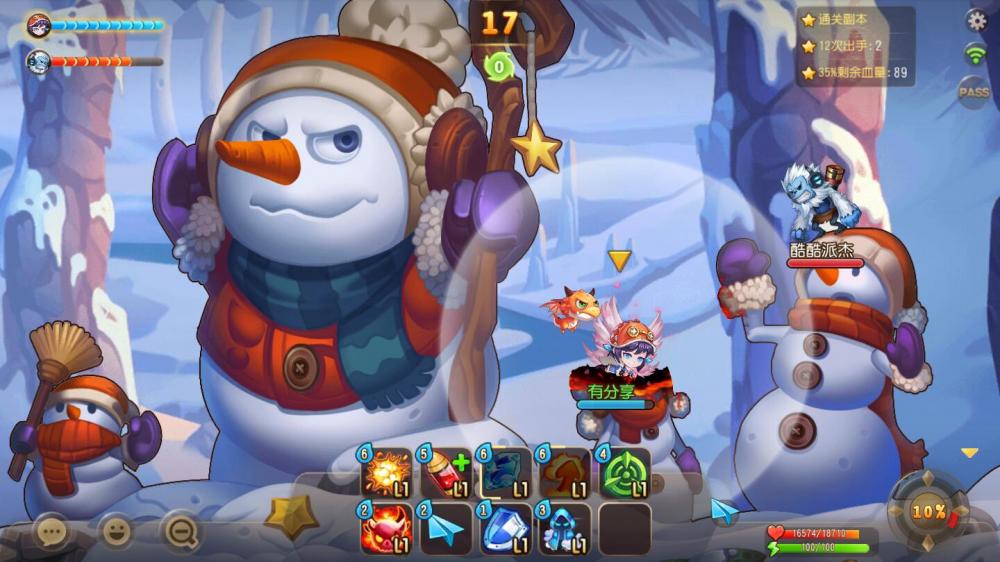Select the red bullet with green plus skill

click(x=446, y=474)
